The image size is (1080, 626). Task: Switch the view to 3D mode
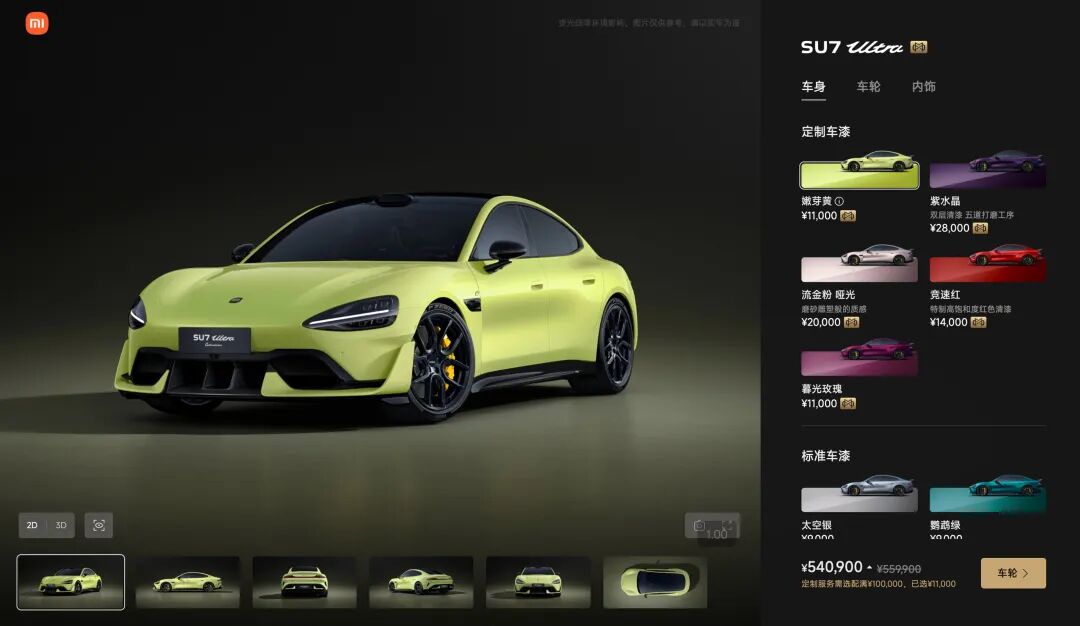pos(61,525)
